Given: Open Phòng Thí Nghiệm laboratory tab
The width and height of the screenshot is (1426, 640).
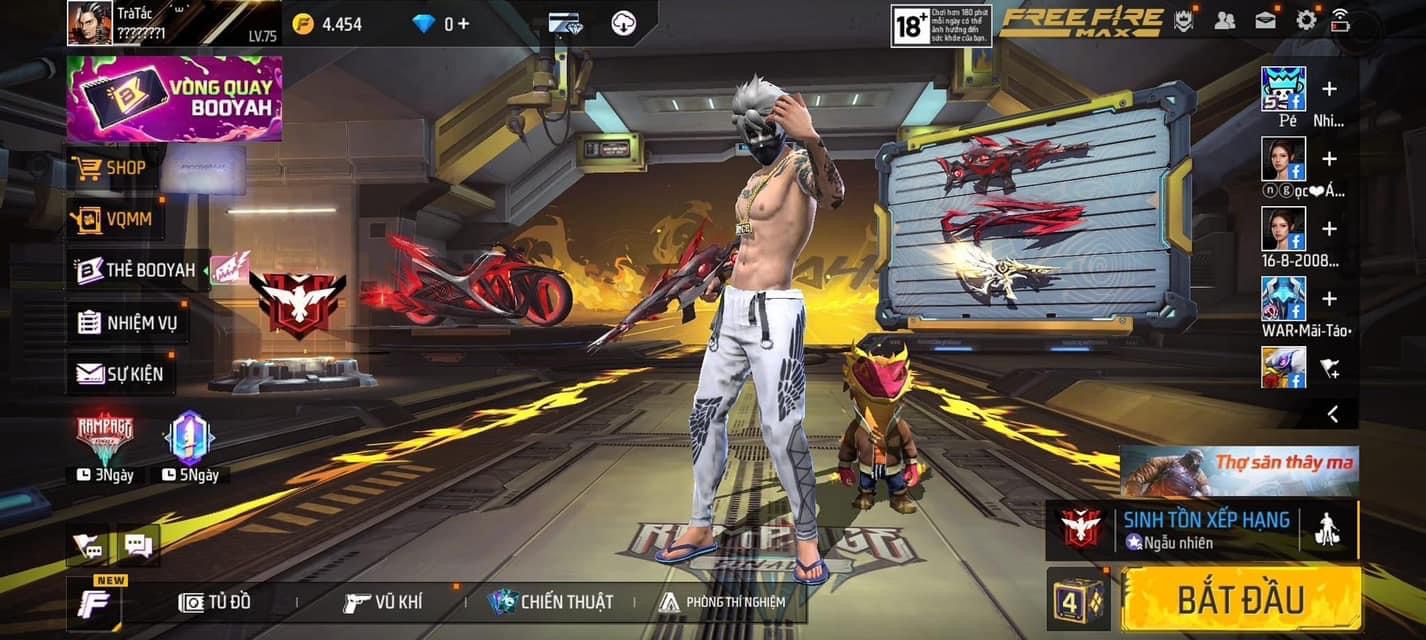Looking at the screenshot, I should coord(722,602).
